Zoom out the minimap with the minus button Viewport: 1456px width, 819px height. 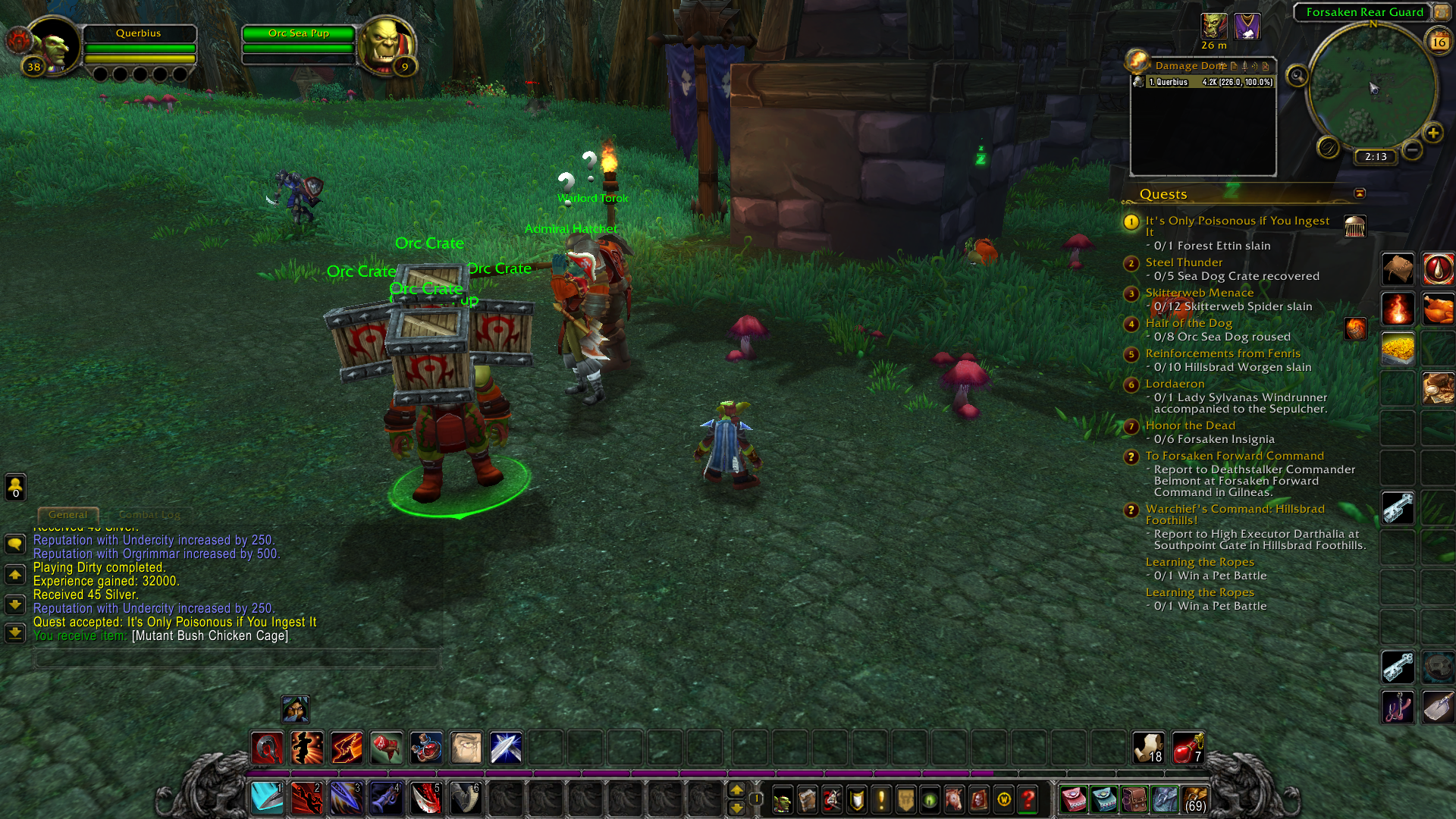click(1412, 149)
